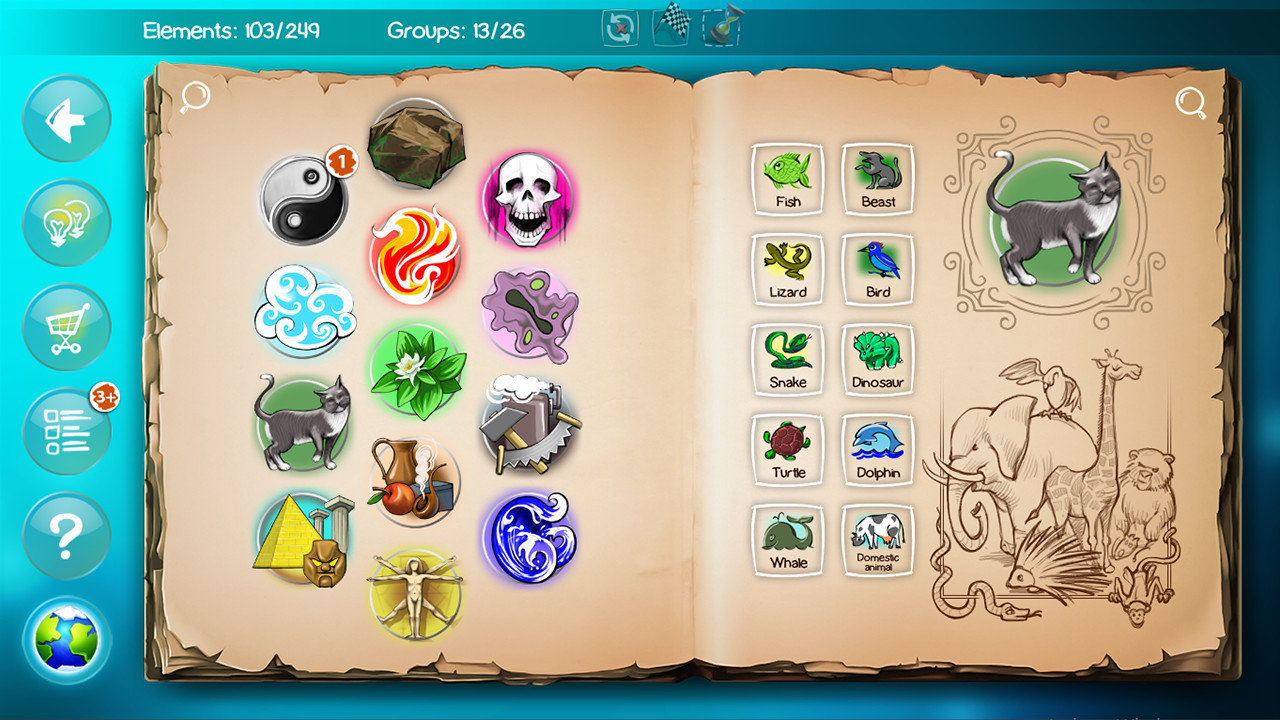Open the hints light-bulb panel
The height and width of the screenshot is (720, 1280).
(66, 223)
